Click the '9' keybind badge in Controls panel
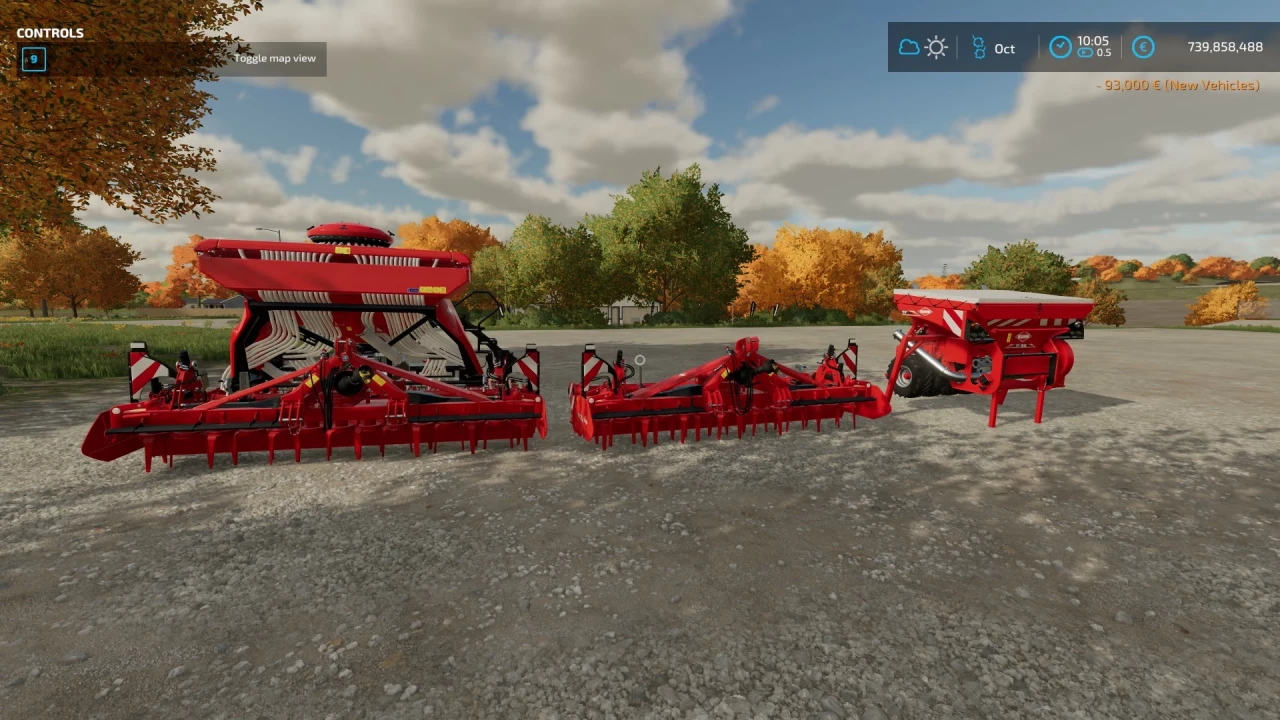Screen dimensions: 1280x720 33,59
